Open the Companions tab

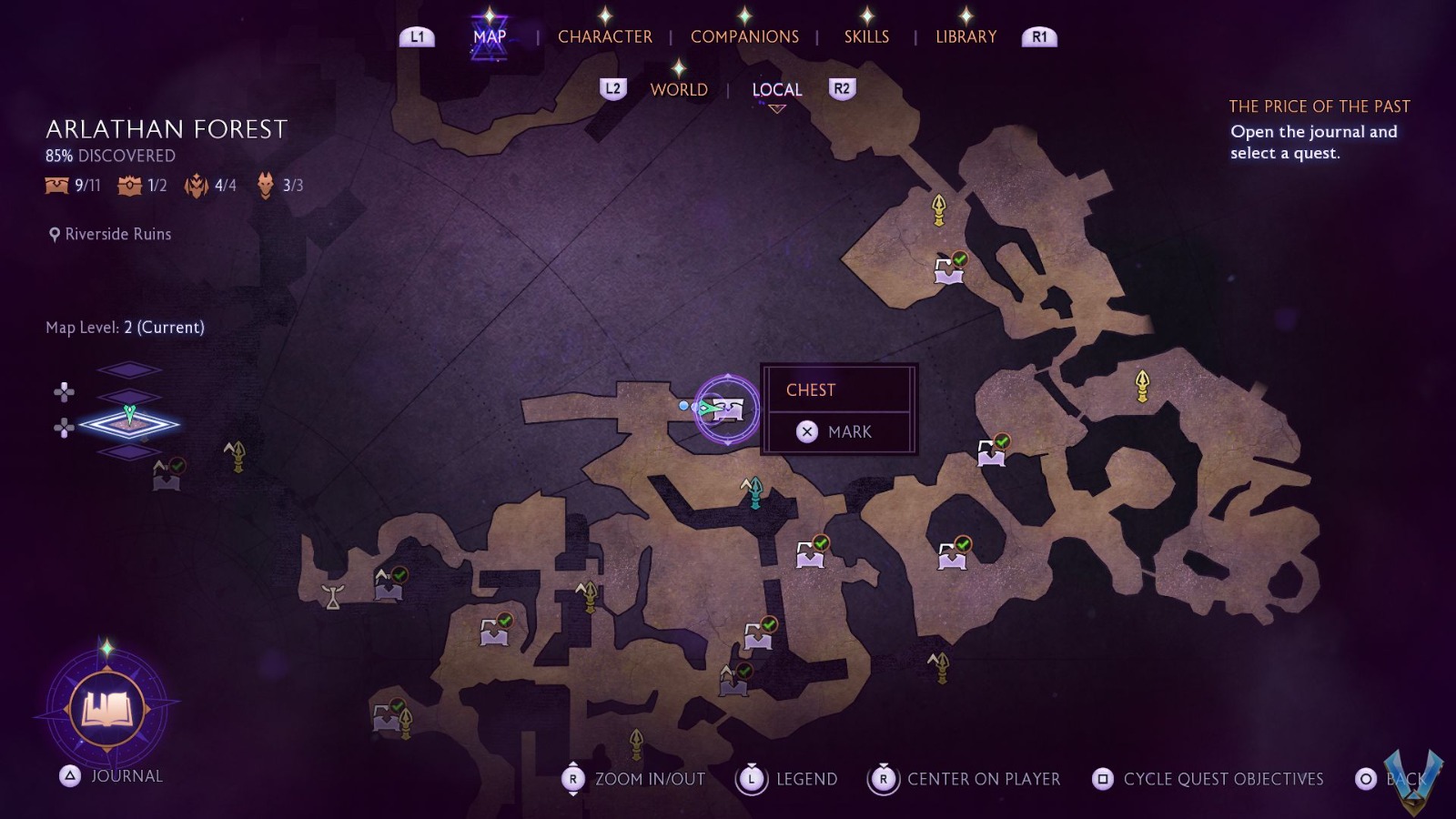point(744,36)
